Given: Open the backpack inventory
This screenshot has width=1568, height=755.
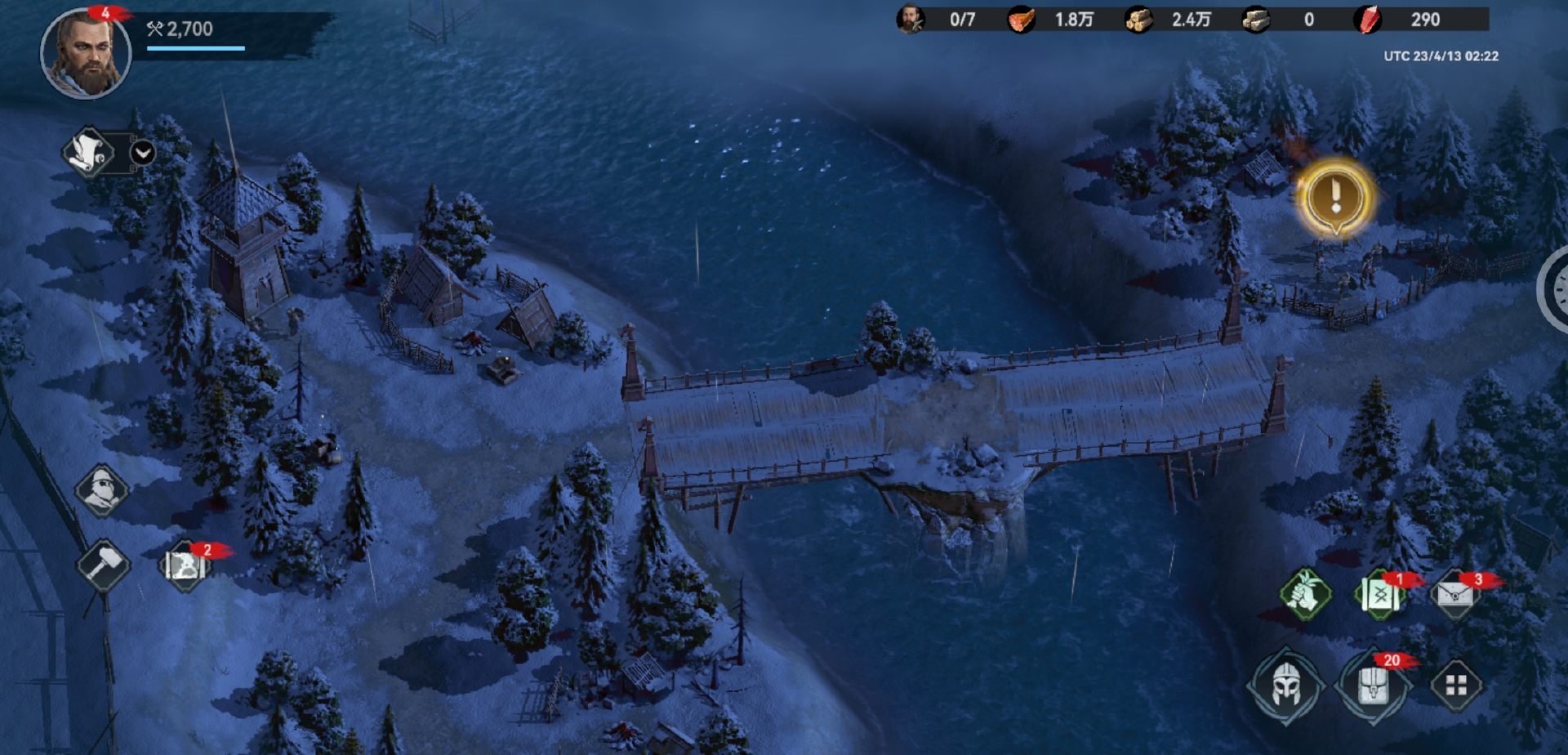Looking at the screenshot, I should [1373, 686].
